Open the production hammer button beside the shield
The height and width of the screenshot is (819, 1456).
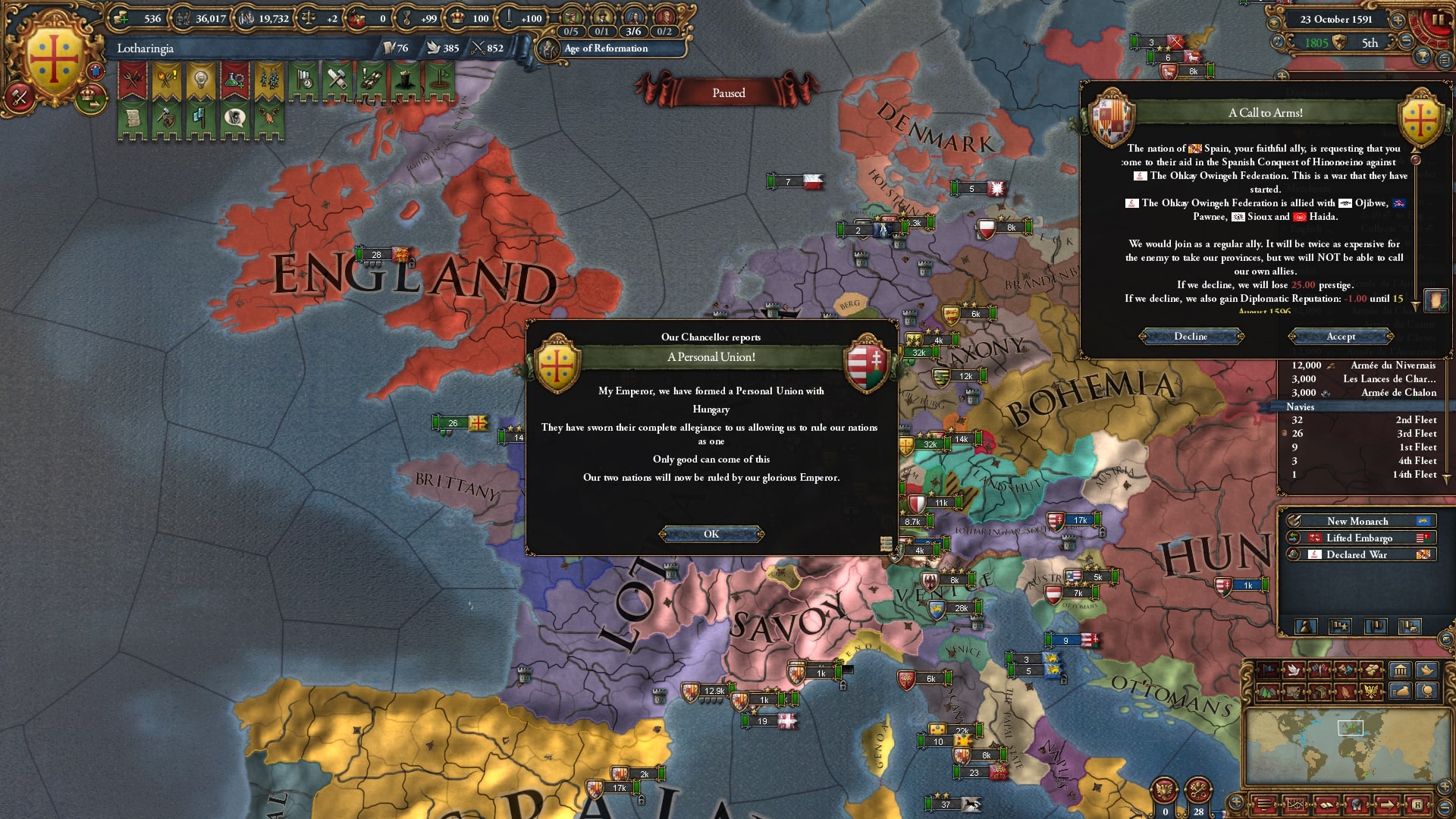tap(20, 97)
